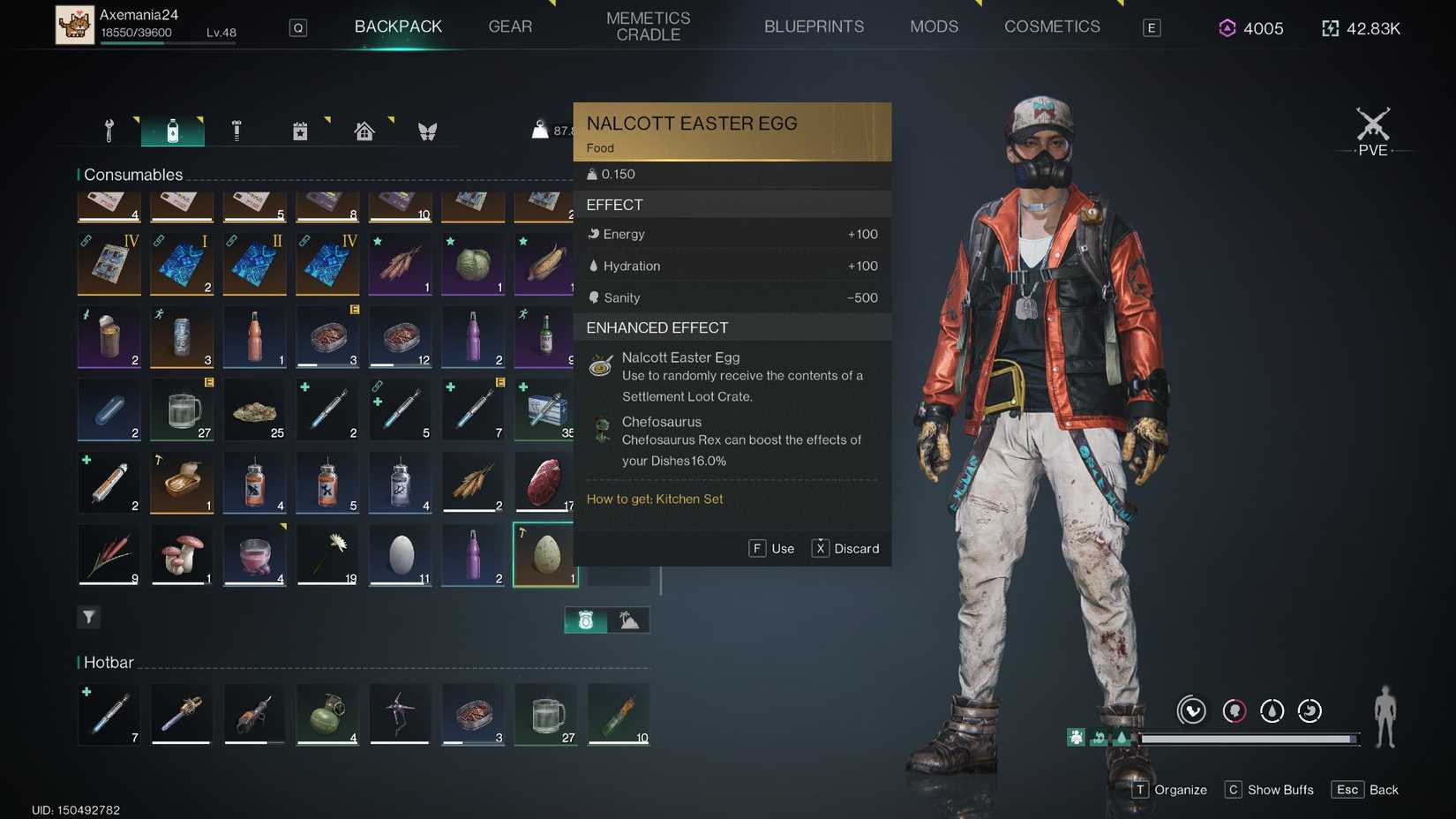Select the white egg item thumbnail

click(x=400, y=555)
